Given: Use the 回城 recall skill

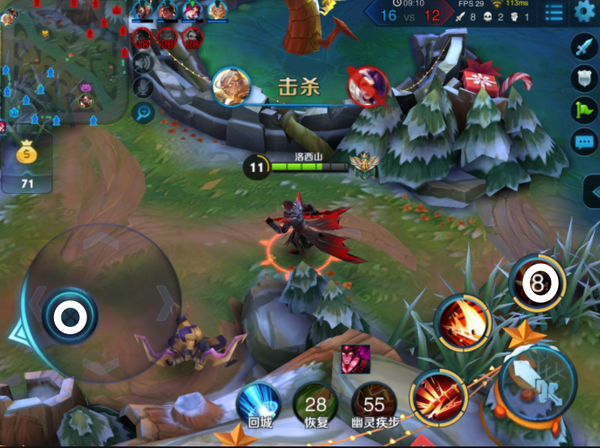Looking at the screenshot, I should (x=257, y=405).
